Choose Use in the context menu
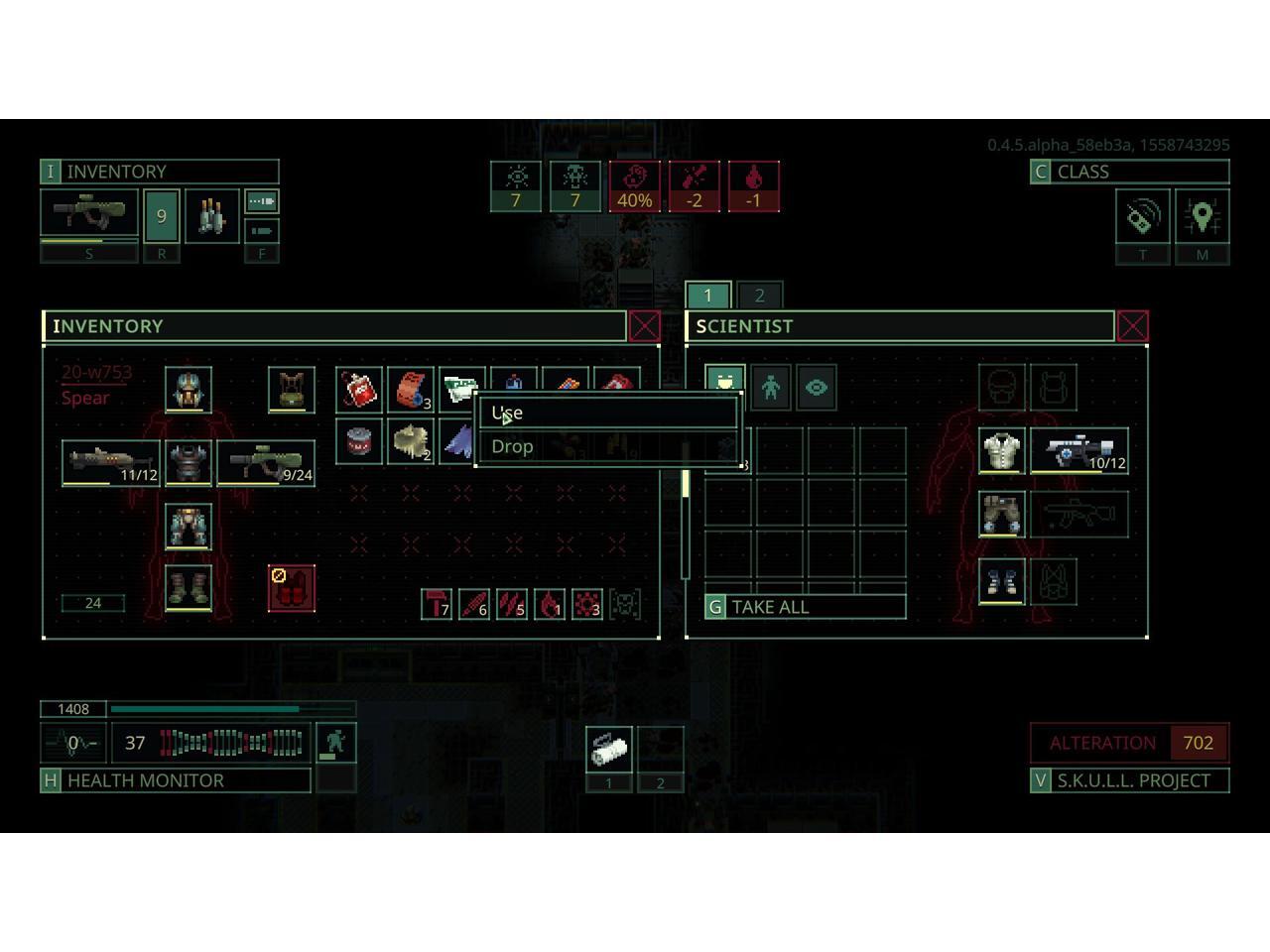The width and height of the screenshot is (1270, 952). (607, 413)
